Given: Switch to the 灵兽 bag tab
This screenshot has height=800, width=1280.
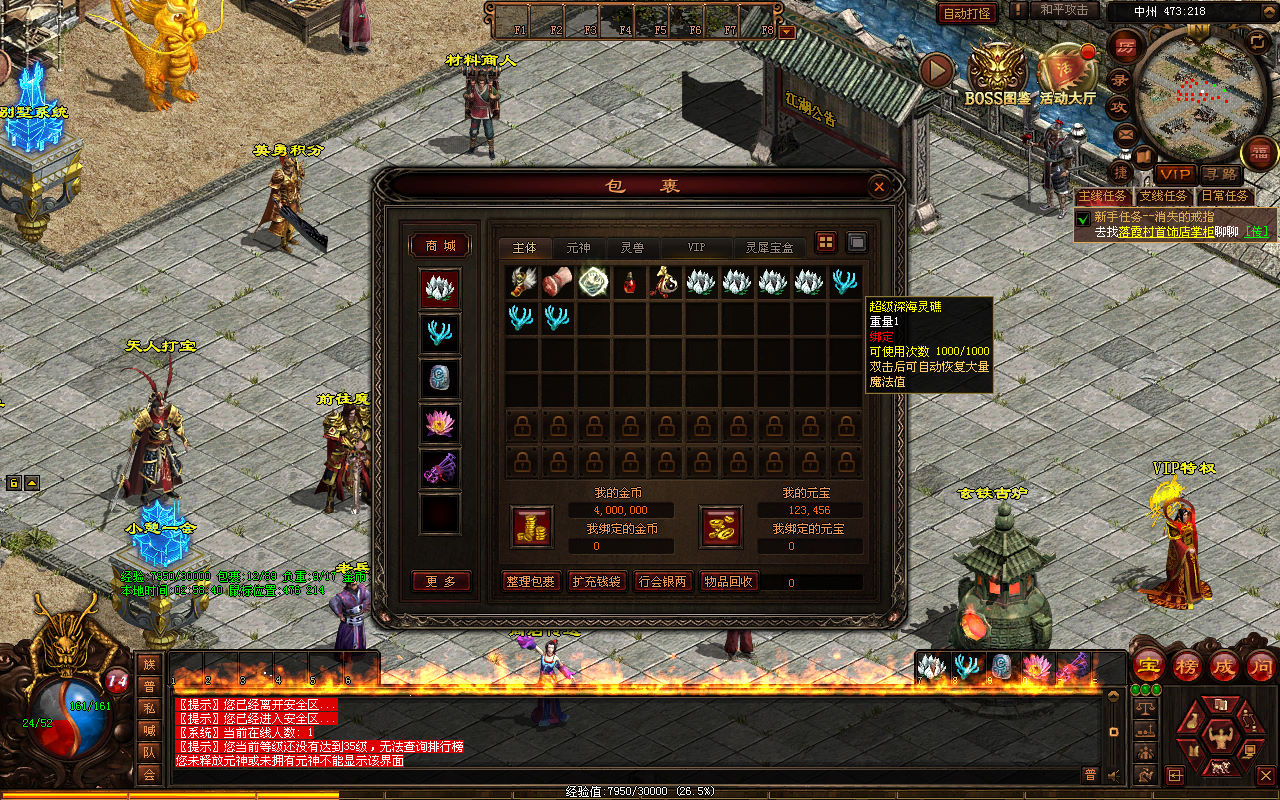Looking at the screenshot, I should (632, 247).
